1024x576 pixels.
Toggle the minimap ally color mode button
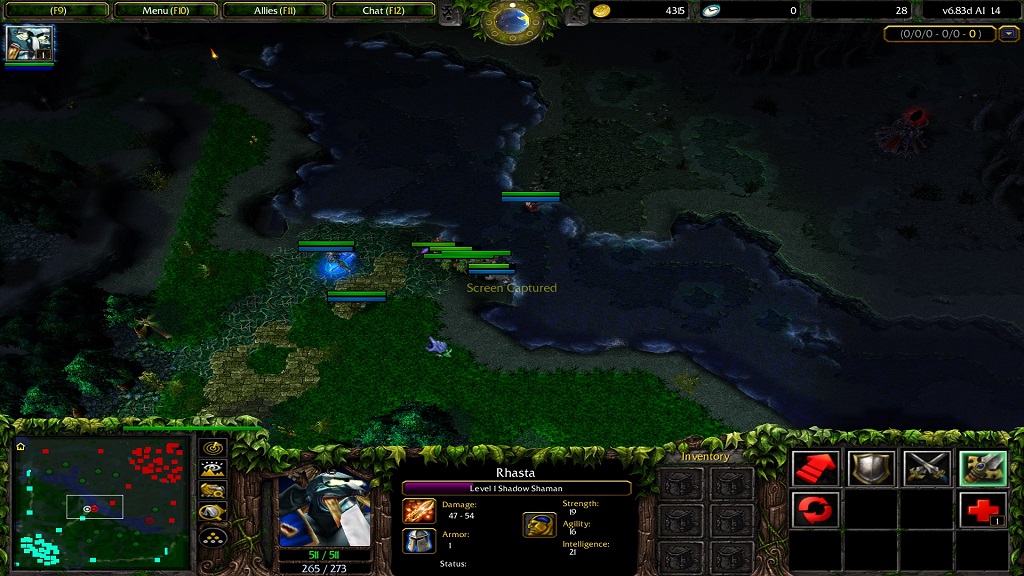tap(214, 490)
